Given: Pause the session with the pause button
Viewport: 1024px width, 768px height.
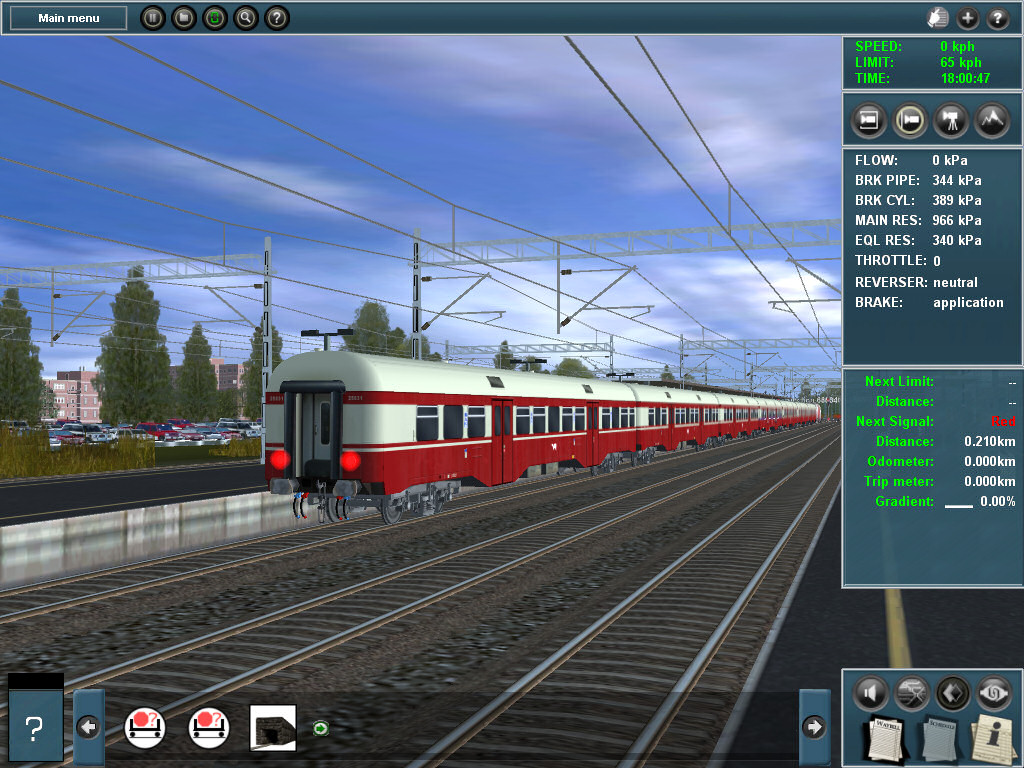Looking at the screenshot, I should tap(152, 18).
